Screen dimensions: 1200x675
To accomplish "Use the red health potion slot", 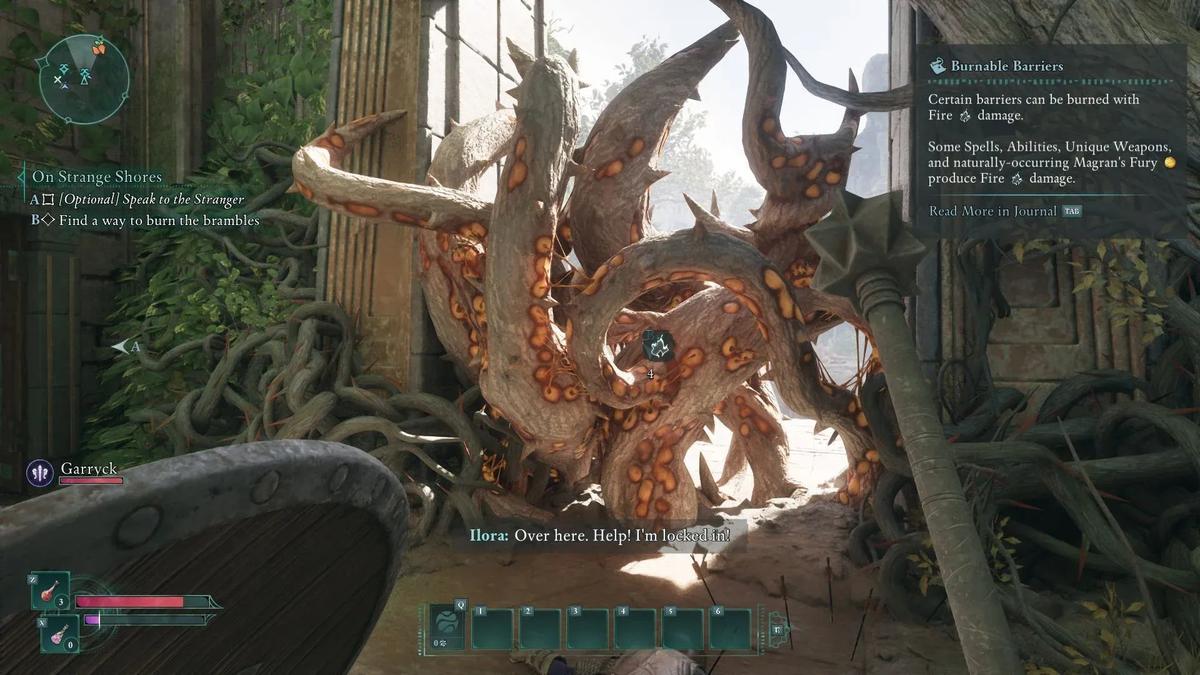I will coord(49,591).
